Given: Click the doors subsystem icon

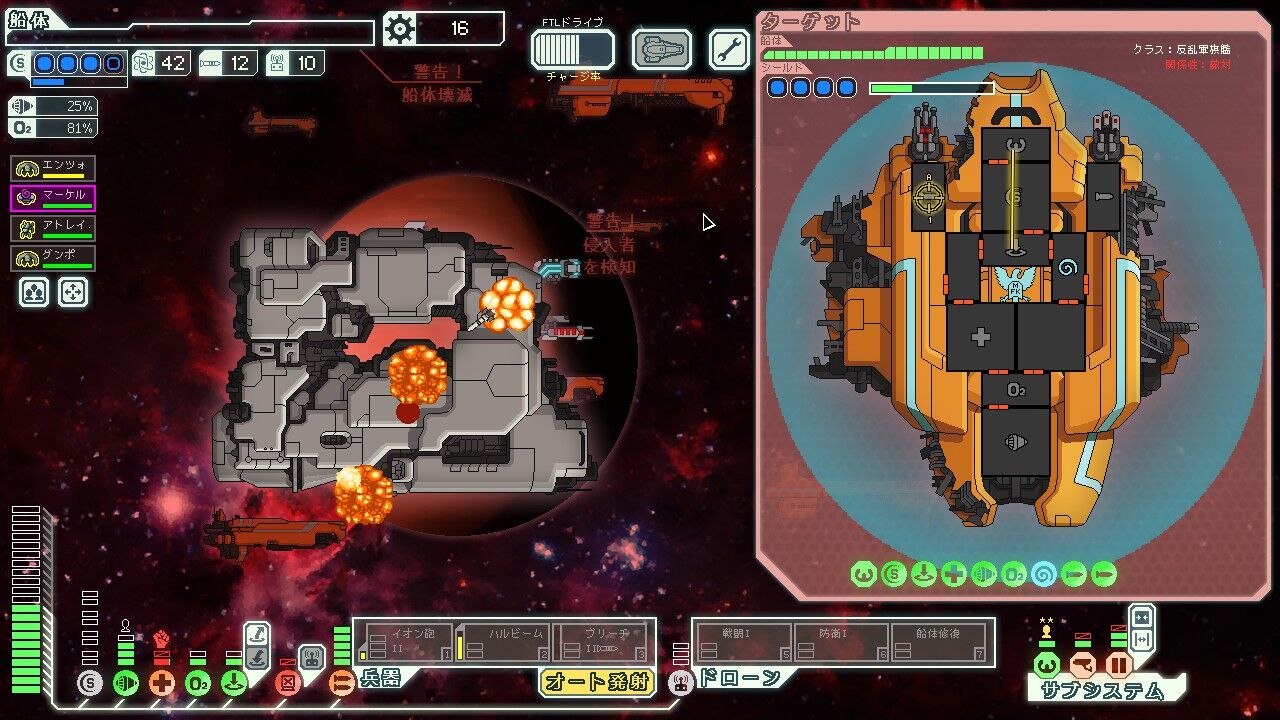Looking at the screenshot, I should (x=1118, y=665).
